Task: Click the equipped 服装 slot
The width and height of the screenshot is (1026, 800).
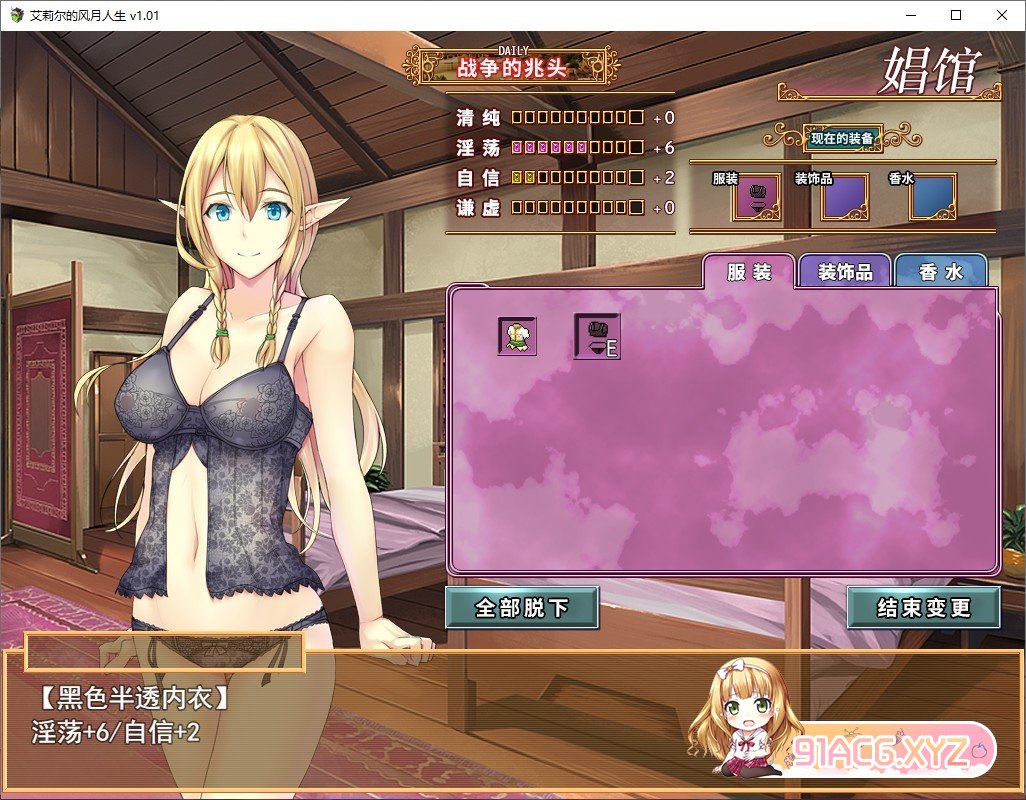Action: pyautogui.click(x=756, y=198)
